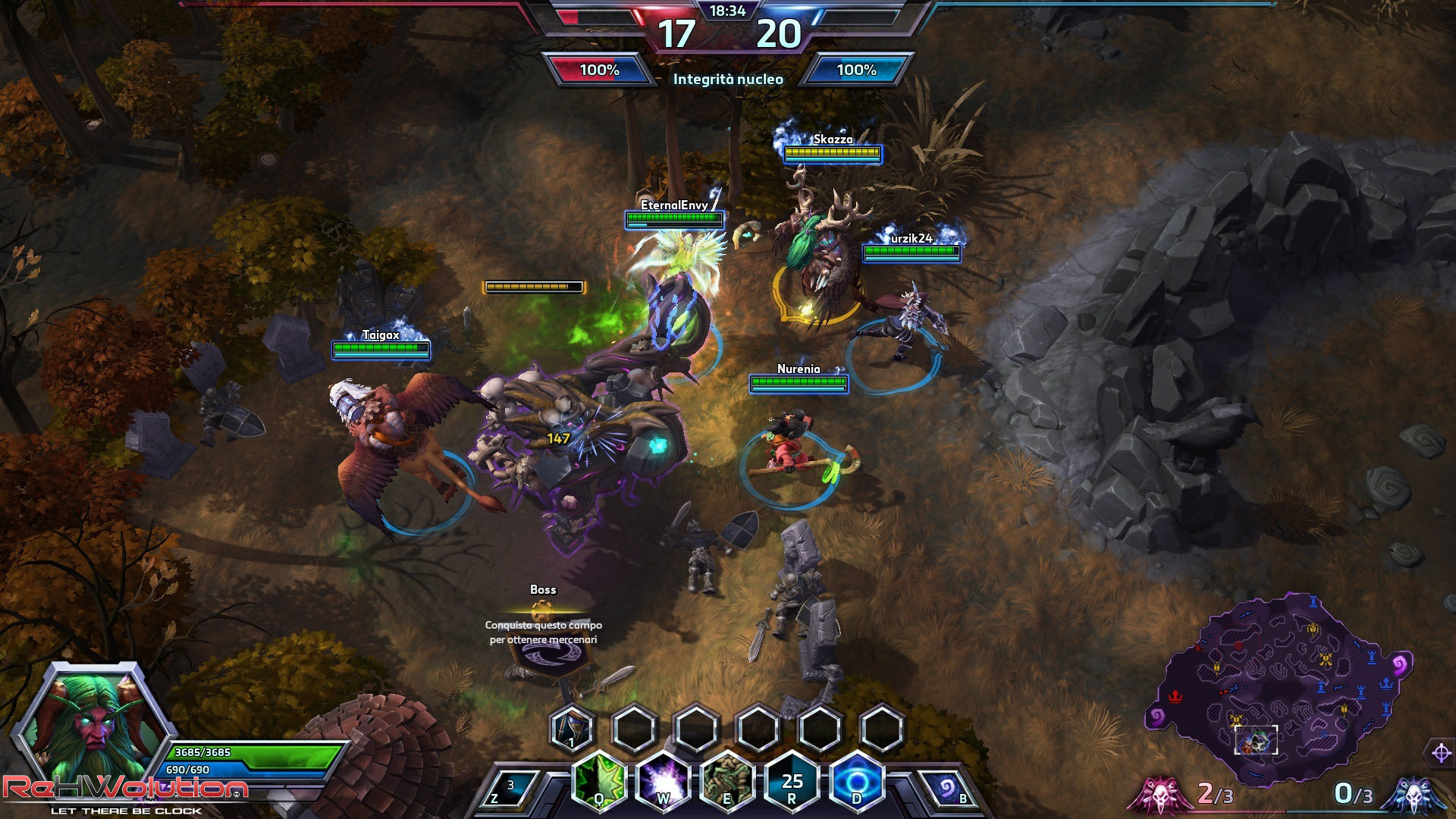
Task: Click the blue crown core on minimap
Action: coord(1387,683)
